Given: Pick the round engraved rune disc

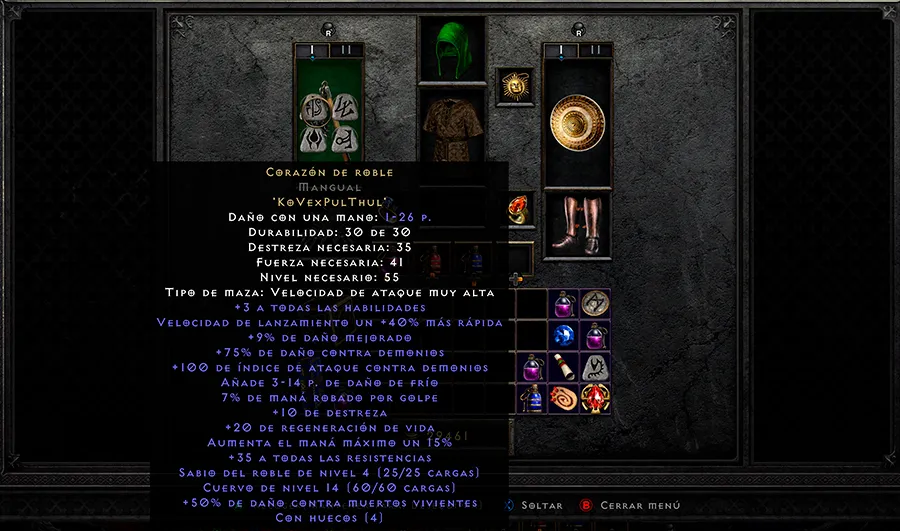Looking at the screenshot, I should tap(595, 304).
